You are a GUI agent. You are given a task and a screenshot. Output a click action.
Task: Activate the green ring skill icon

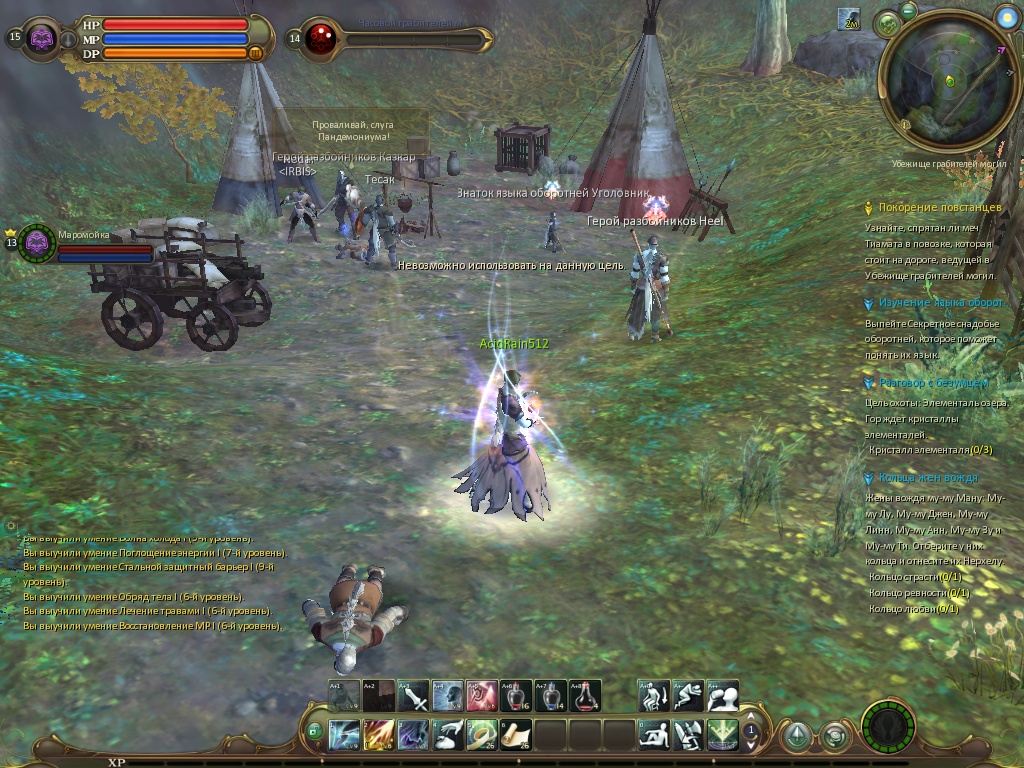coord(481,735)
